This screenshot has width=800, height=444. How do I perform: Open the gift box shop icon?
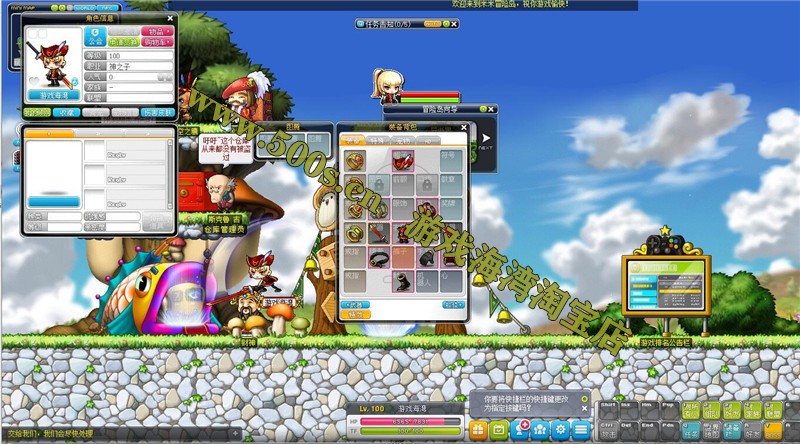pyautogui.click(x=477, y=429)
